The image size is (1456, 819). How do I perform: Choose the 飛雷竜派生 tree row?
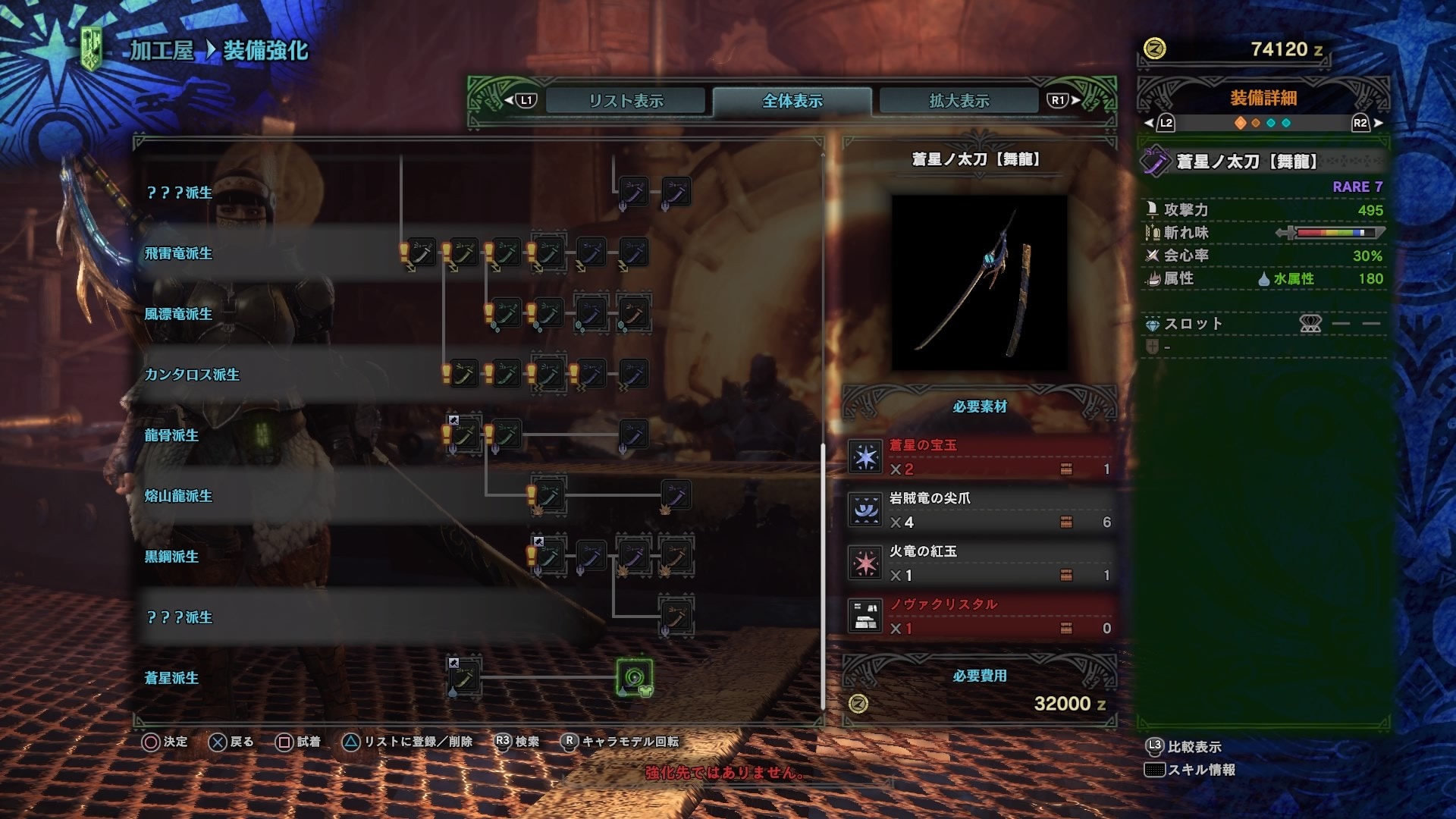(x=178, y=253)
